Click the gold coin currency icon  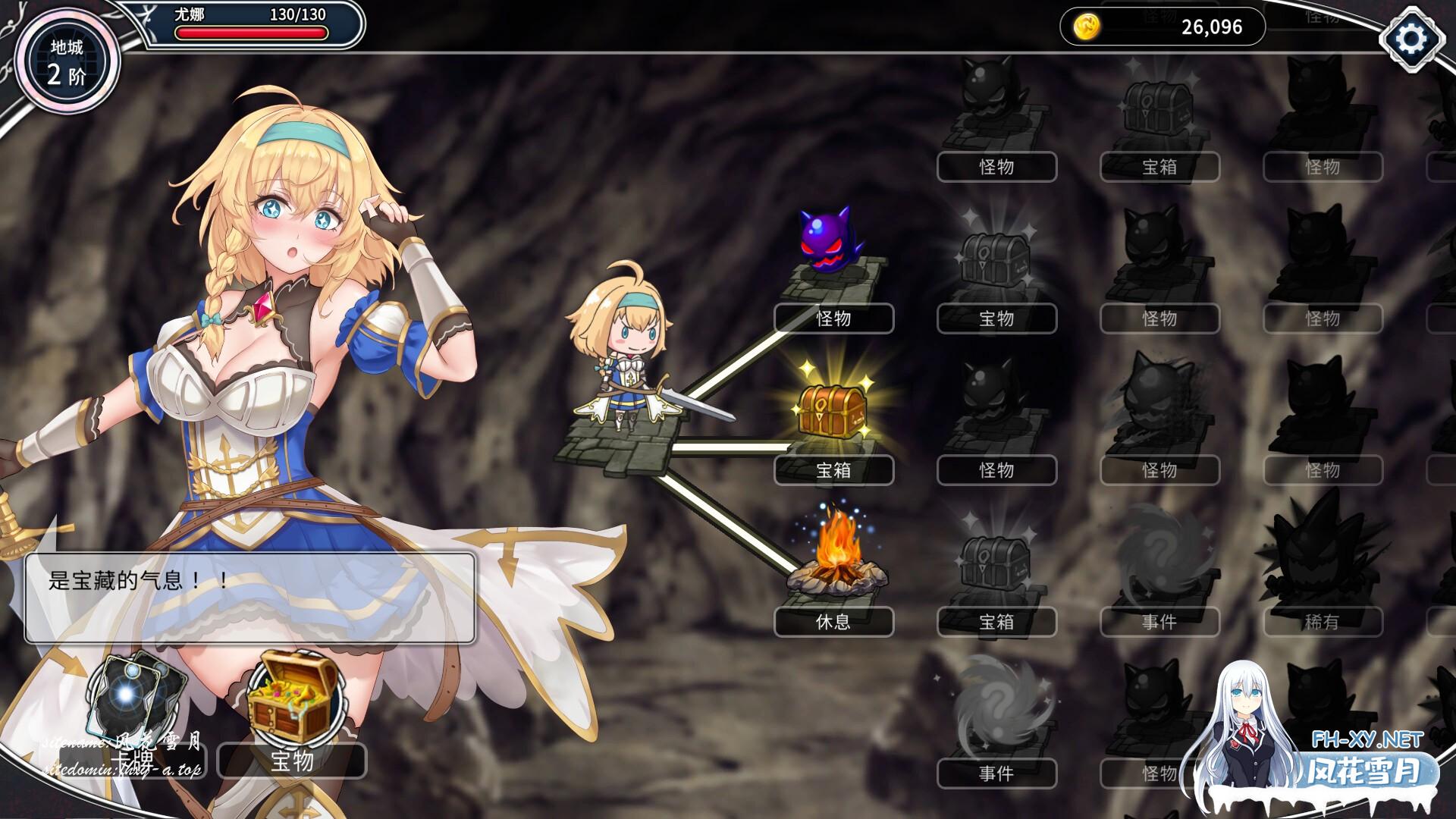click(1087, 27)
